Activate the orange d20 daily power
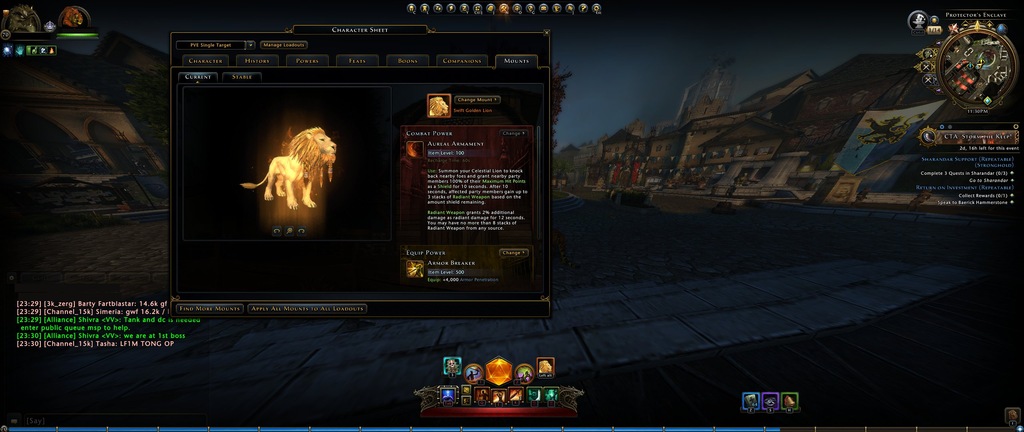Image resolution: width=1024 pixels, height=432 pixels. pyautogui.click(x=498, y=371)
